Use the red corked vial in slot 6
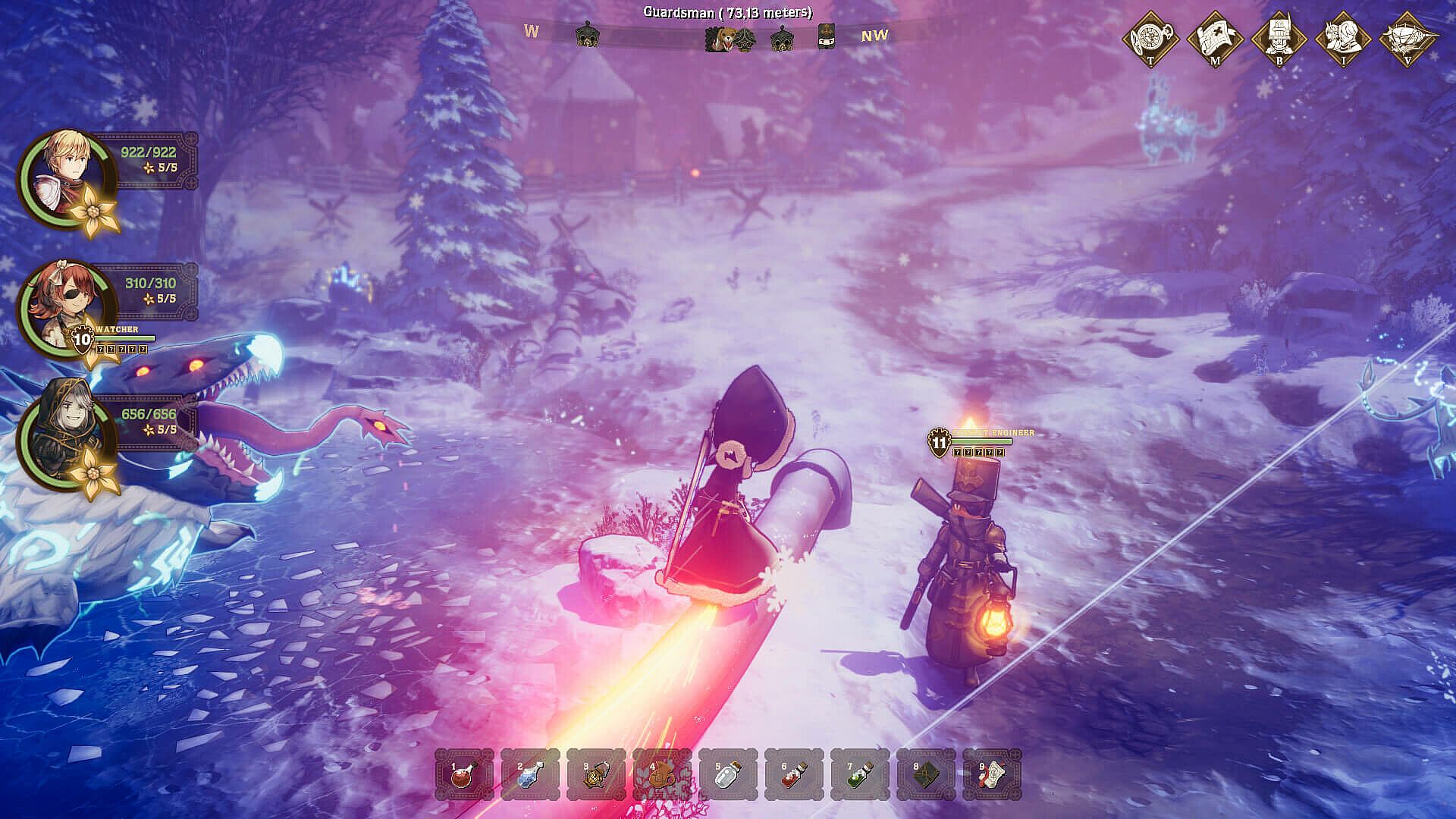 [x=794, y=775]
